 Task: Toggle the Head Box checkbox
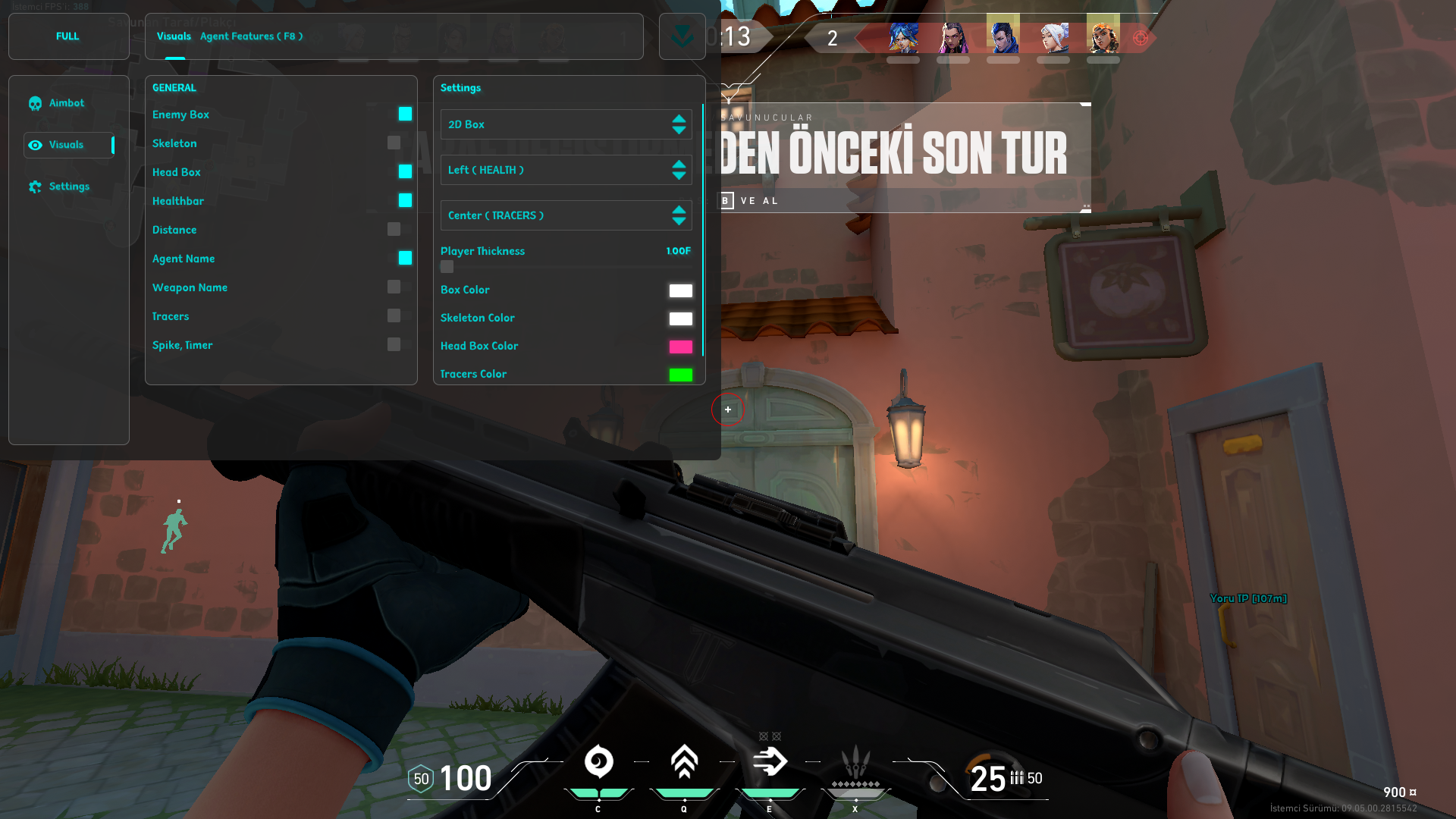coord(405,171)
